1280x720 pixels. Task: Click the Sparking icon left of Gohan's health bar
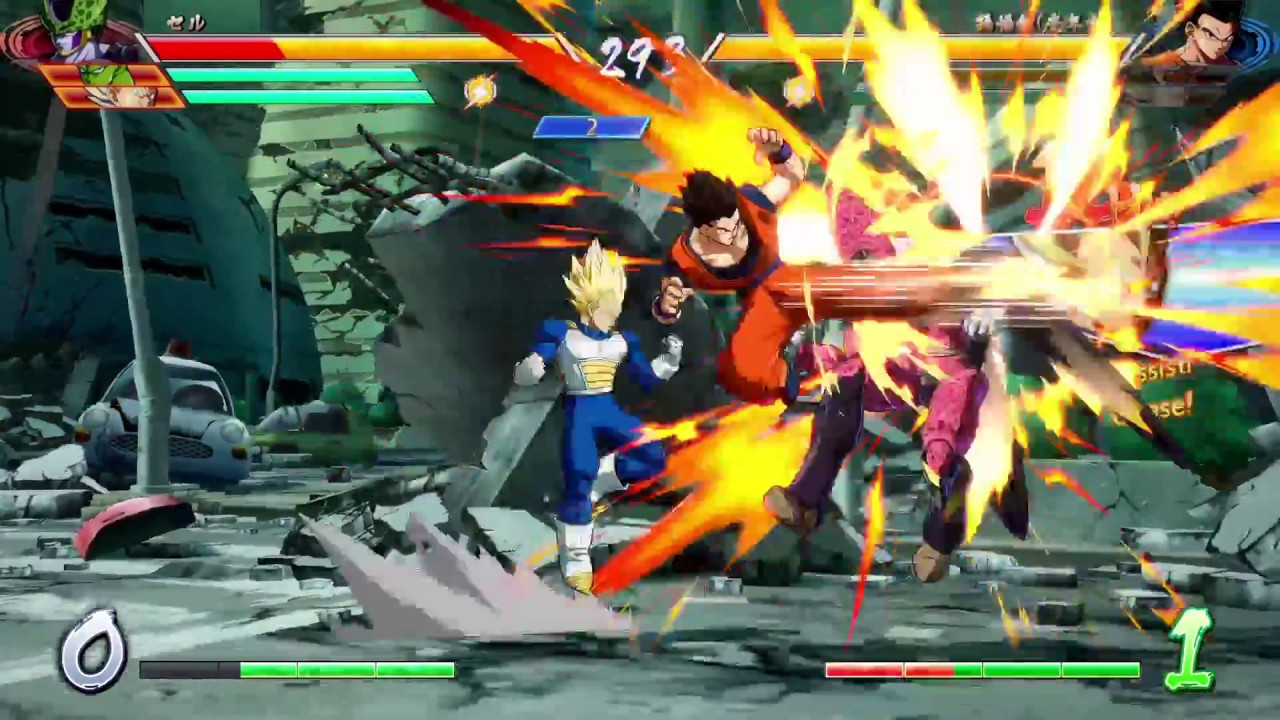click(800, 91)
